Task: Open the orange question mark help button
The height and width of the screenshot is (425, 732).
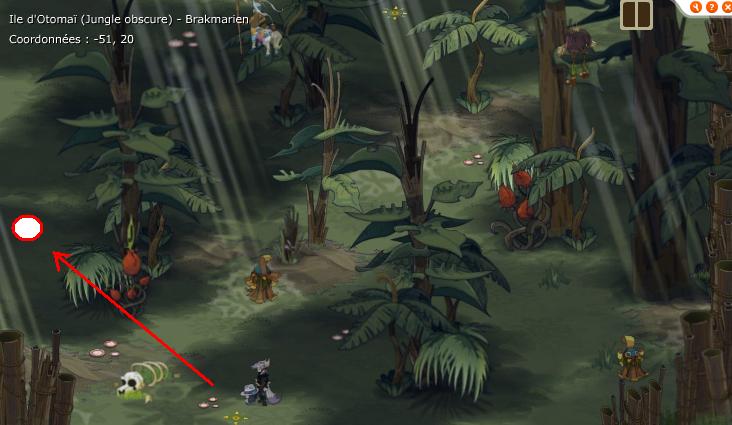Action: click(x=712, y=7)
